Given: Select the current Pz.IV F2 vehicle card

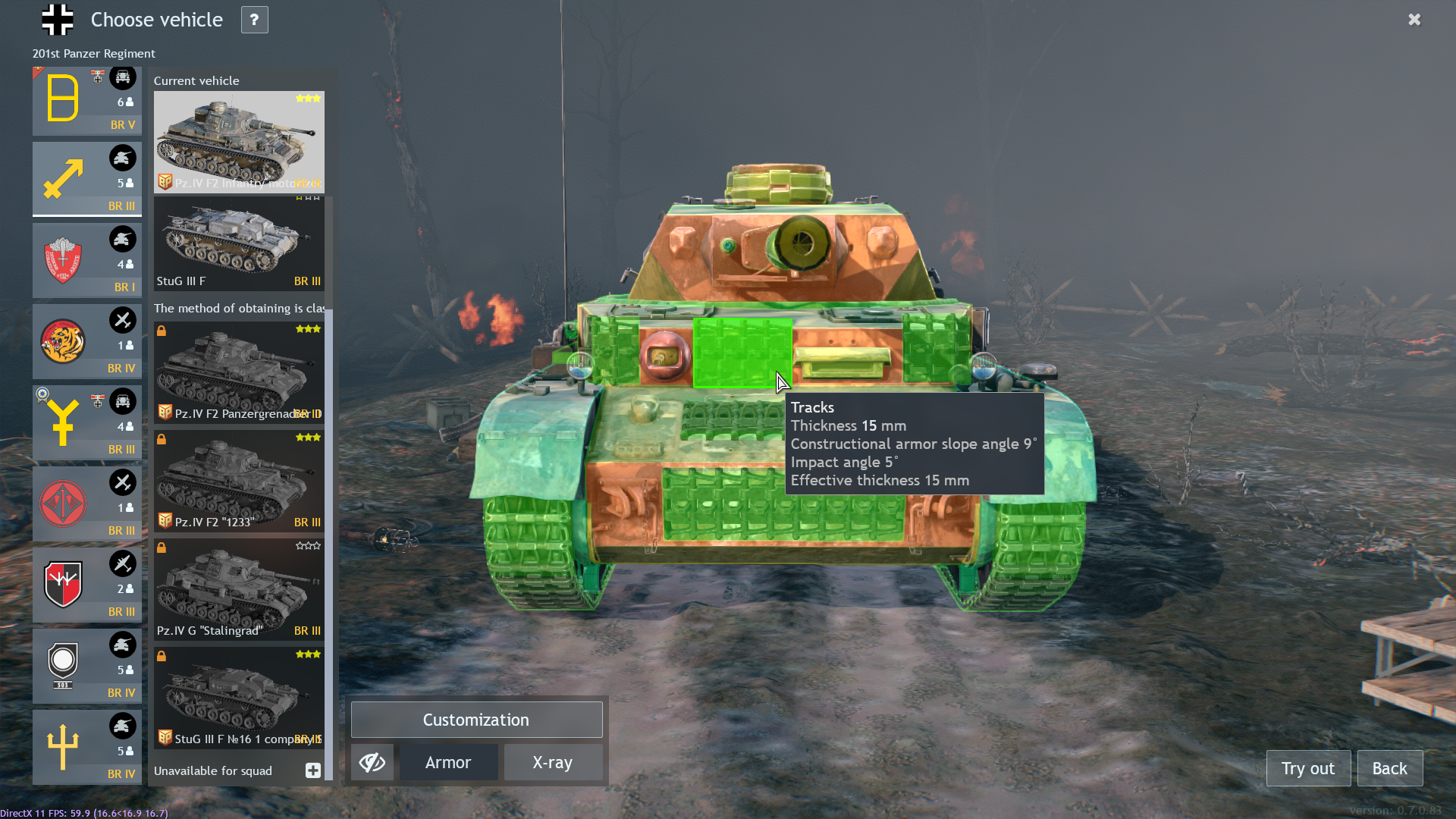Looking at the screenshot, I should [x=239, y=142].
